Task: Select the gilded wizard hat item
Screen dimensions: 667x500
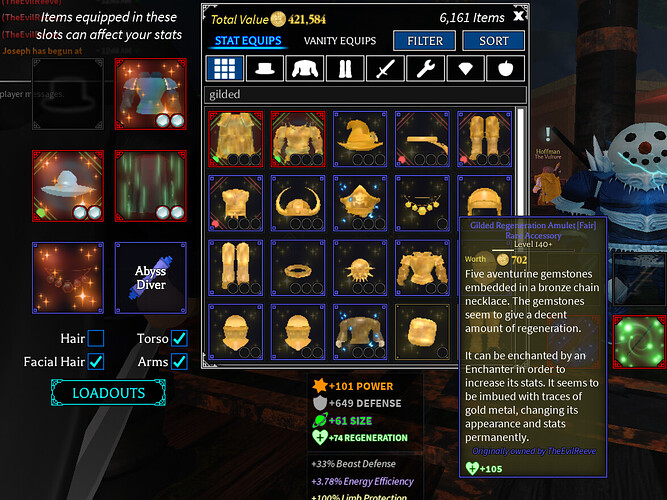Action: tap(360, 138)
